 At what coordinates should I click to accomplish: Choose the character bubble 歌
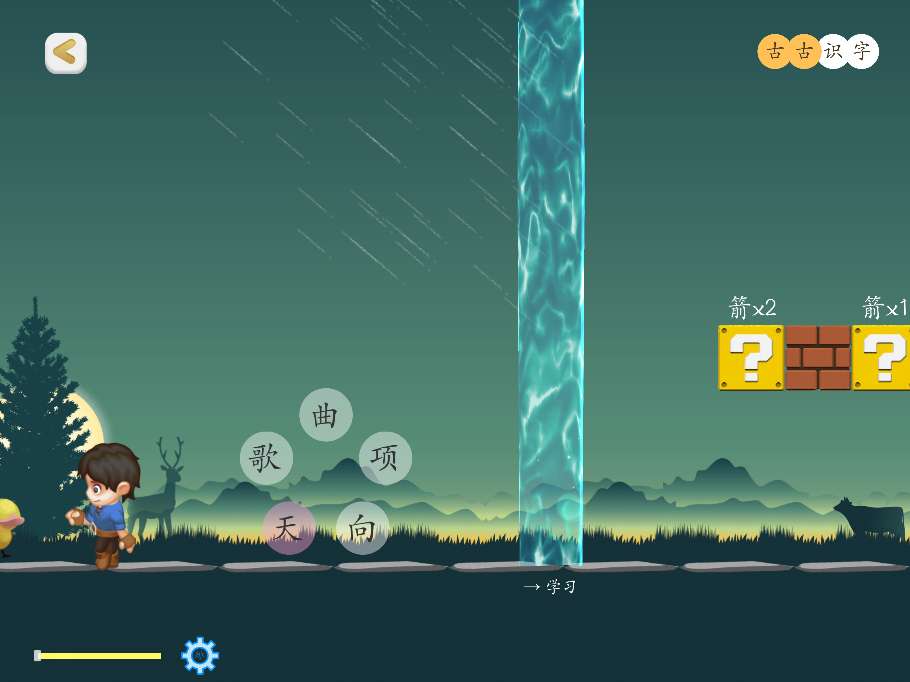[x=266, y=458]
